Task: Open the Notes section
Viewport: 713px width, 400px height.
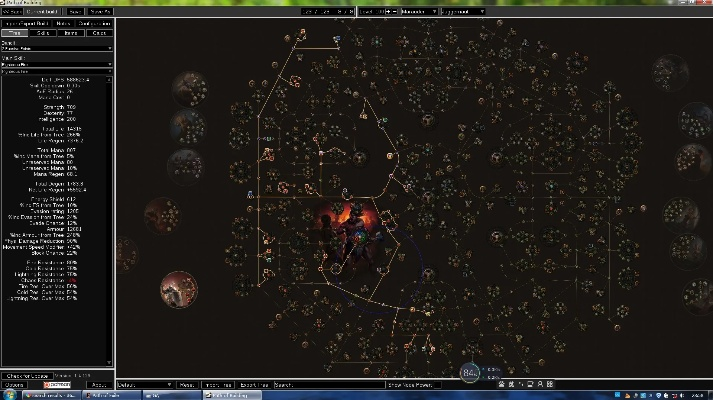Action: 63,22
